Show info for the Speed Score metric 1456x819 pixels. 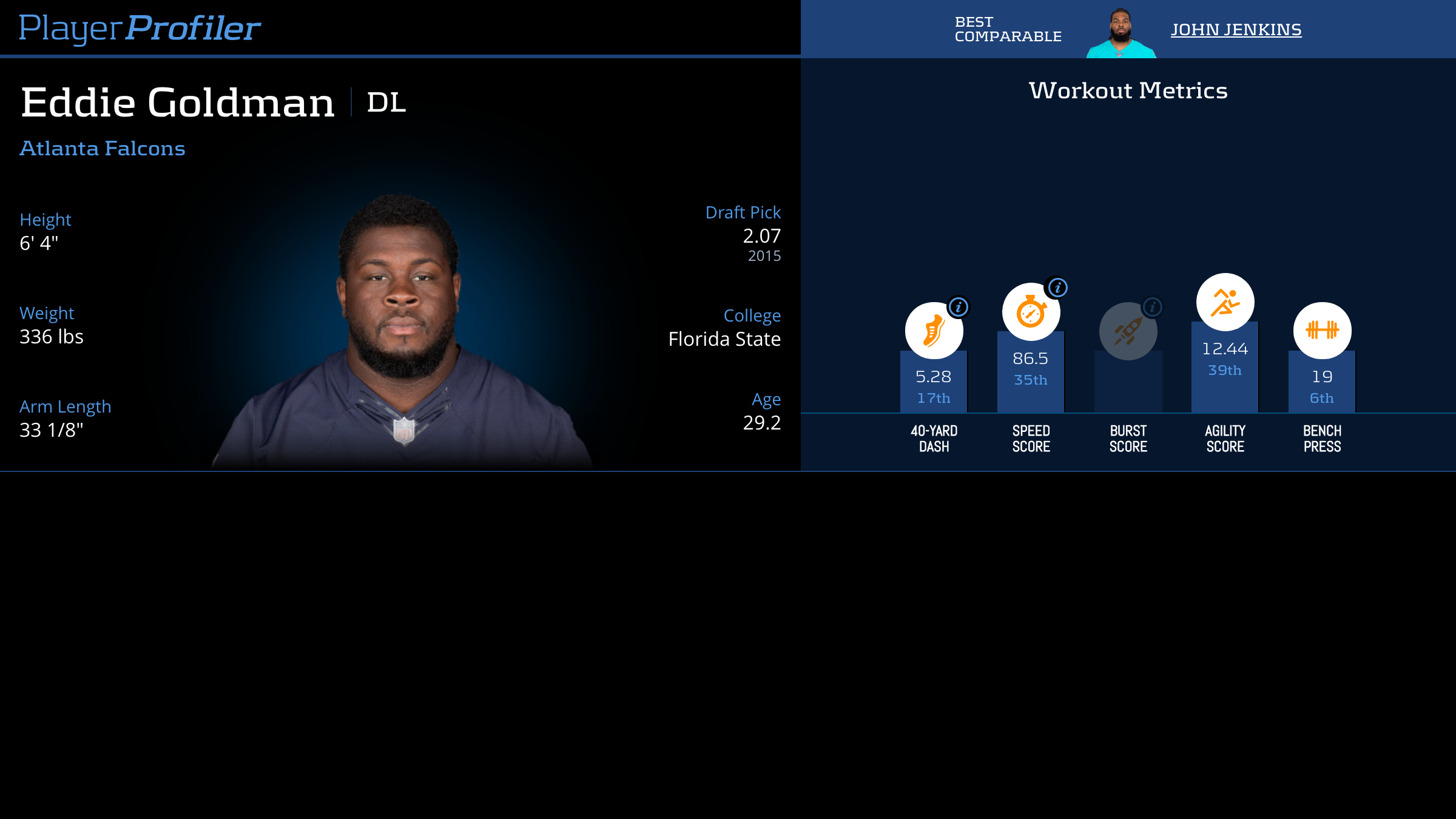click(x=1058, y=288)
